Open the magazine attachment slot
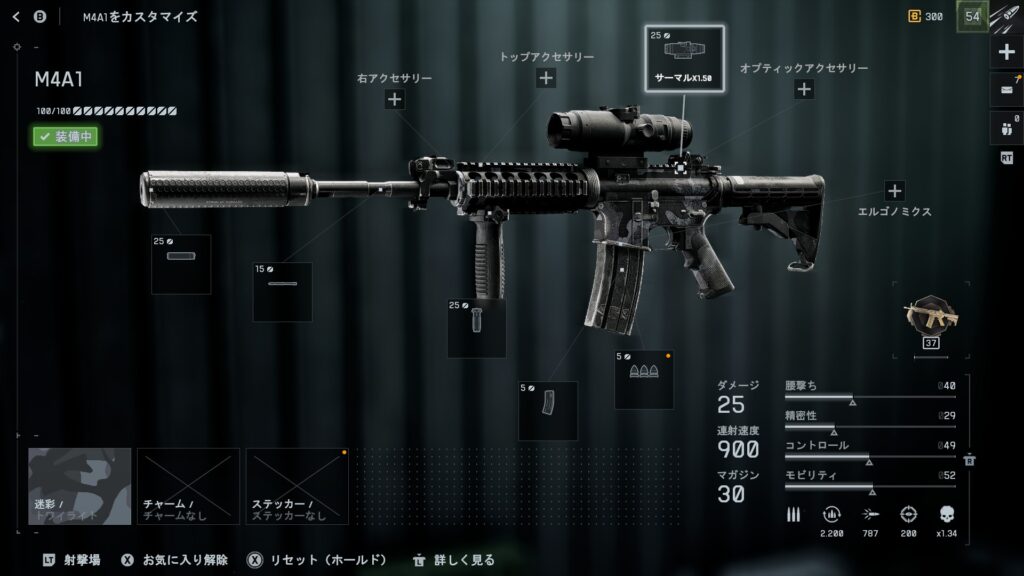Screen dimensions: 1024x576 click(x=547, y=410)
